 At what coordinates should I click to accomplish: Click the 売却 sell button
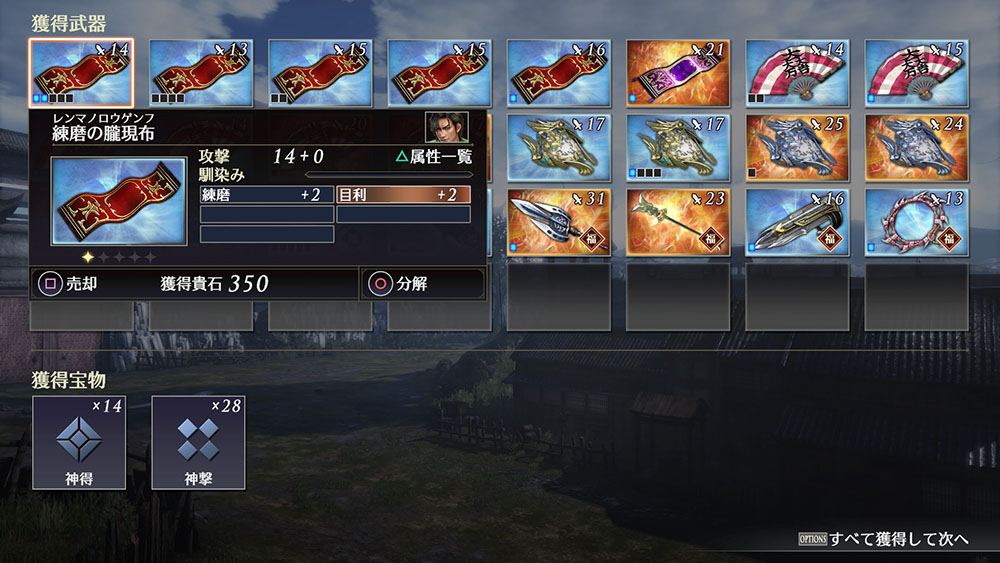pos(70,284)
